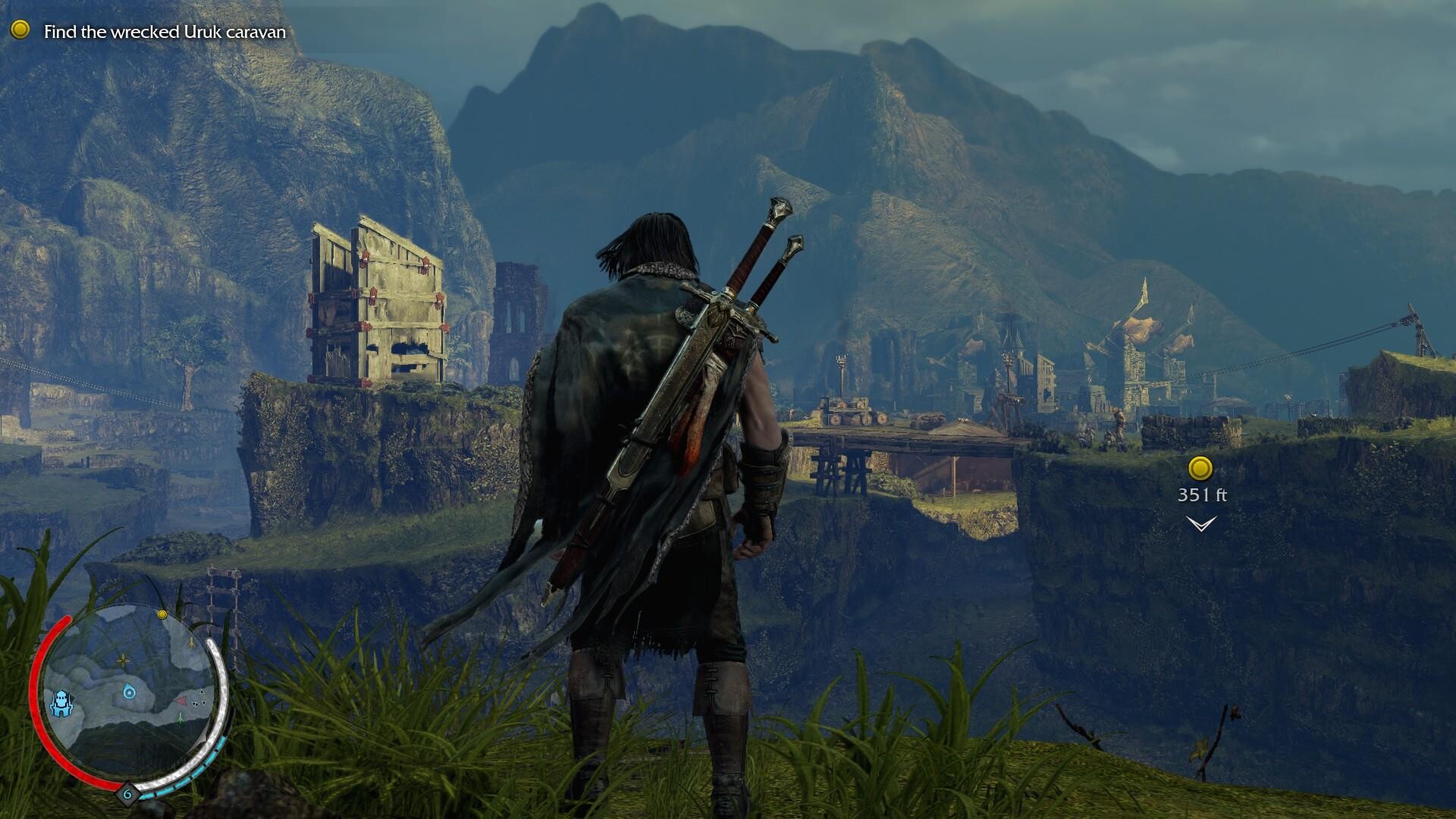This screenshot has width=1456, height=819.
Task: Click the yellow objective marker on minimap
Action: 162,613
